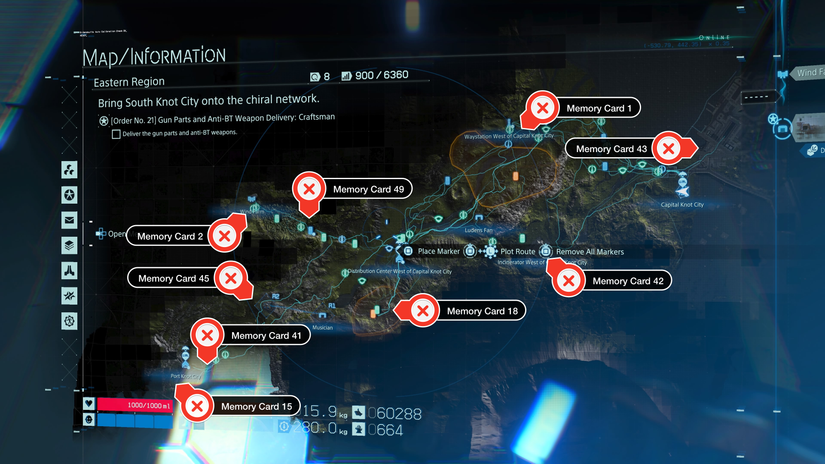
Task: Select the Memory Card 43 marker
Action: pos(670,148)
